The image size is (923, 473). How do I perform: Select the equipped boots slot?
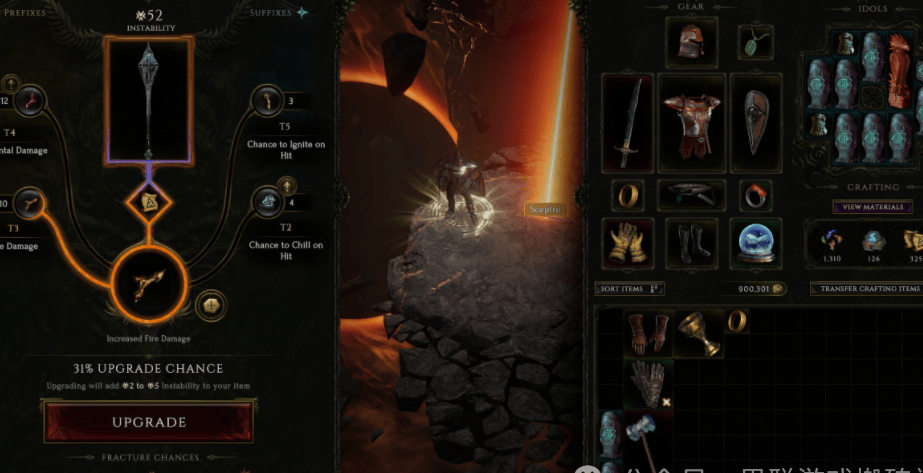691,243
